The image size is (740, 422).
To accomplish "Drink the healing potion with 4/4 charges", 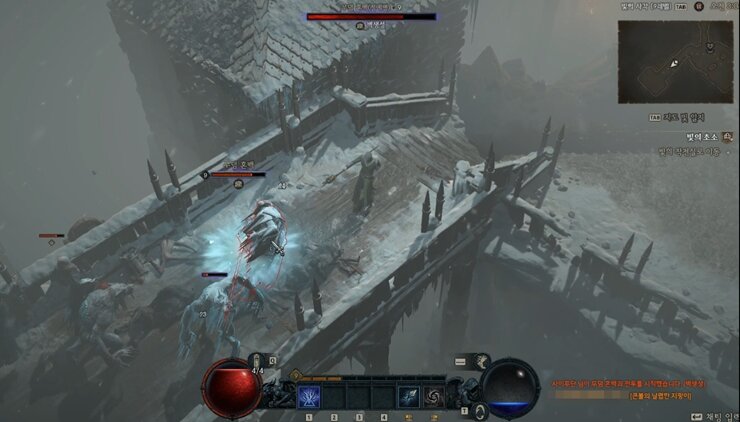I will pos(258,361).
